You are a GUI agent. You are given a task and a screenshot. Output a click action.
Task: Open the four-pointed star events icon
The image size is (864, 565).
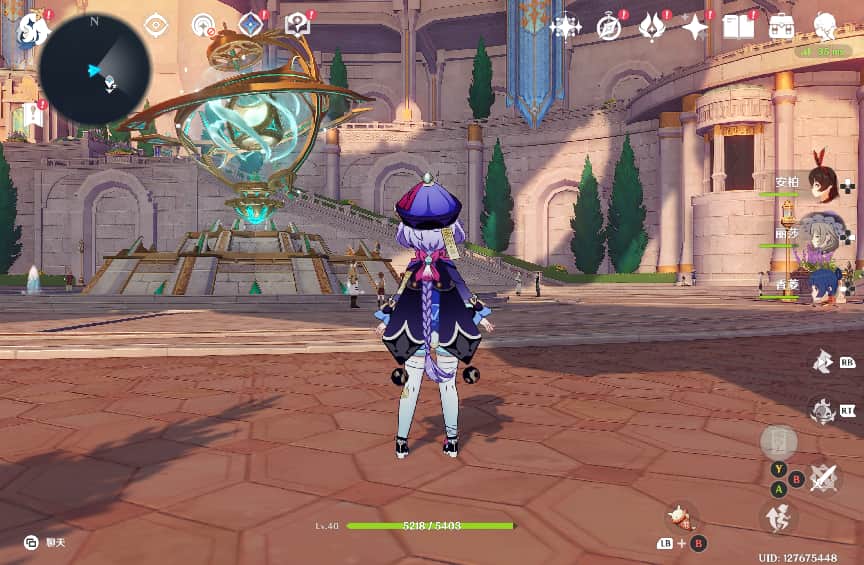click(694, 27)
